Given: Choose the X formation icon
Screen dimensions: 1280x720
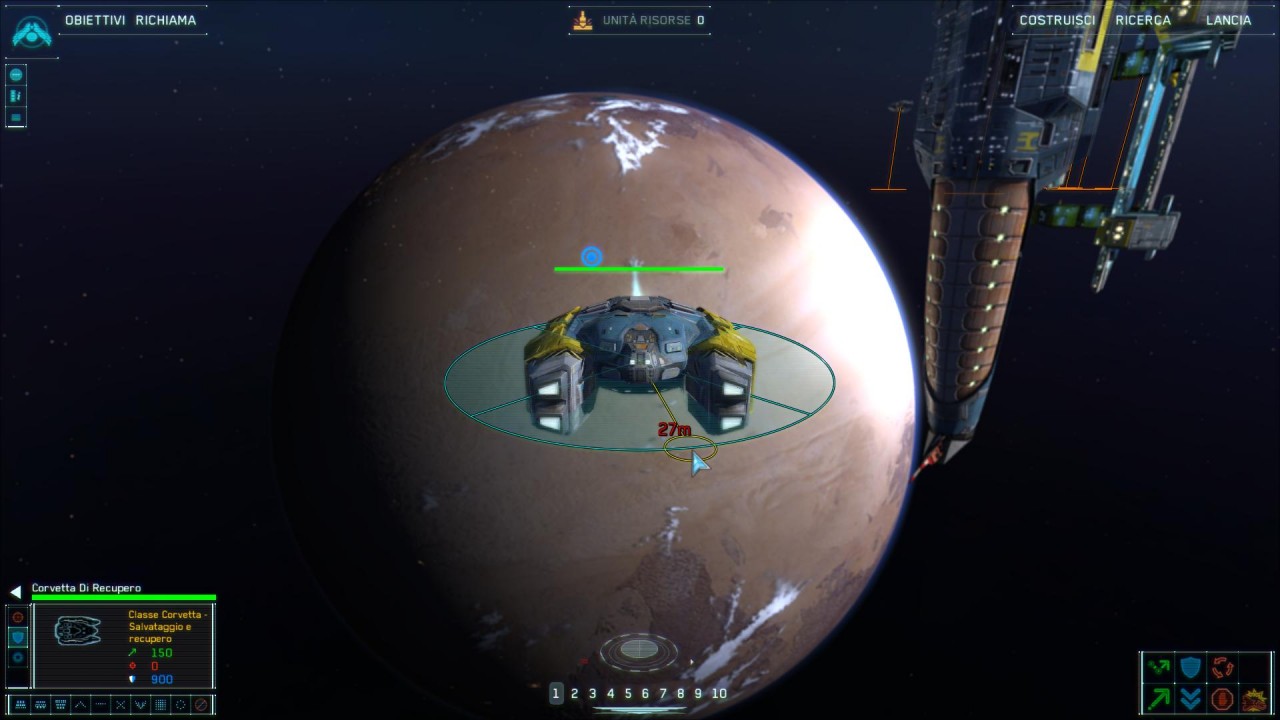Looking at the screenshot, I should point(120,705).
